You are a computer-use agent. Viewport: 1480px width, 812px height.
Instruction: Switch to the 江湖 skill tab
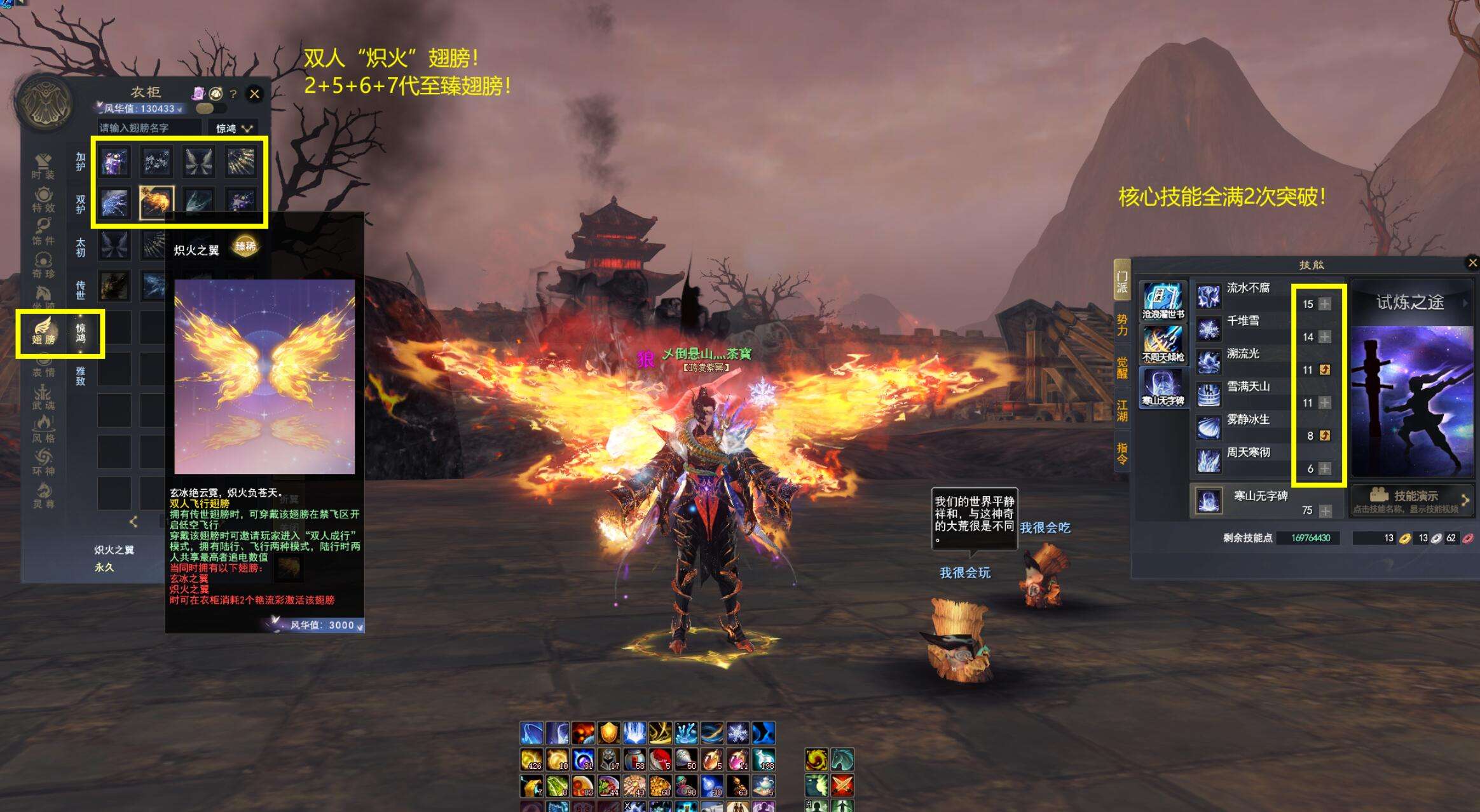click(x=1122, y=410)
